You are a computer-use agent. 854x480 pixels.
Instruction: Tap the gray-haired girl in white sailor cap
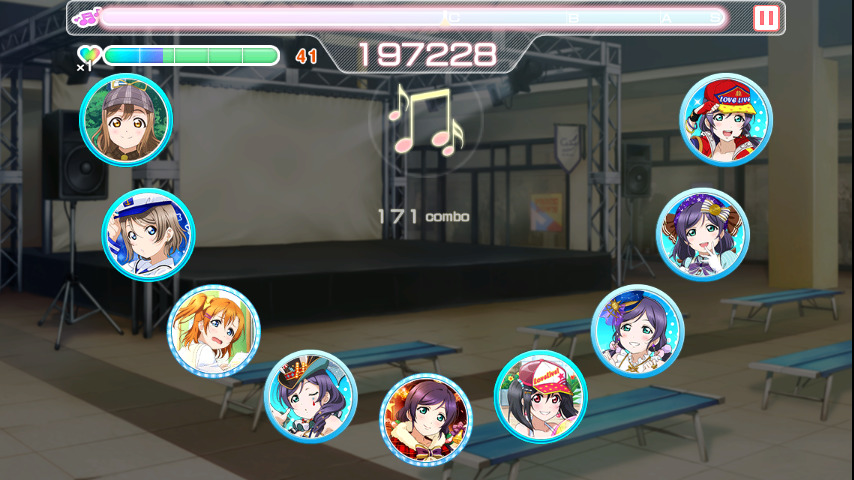tap(148, 234)
